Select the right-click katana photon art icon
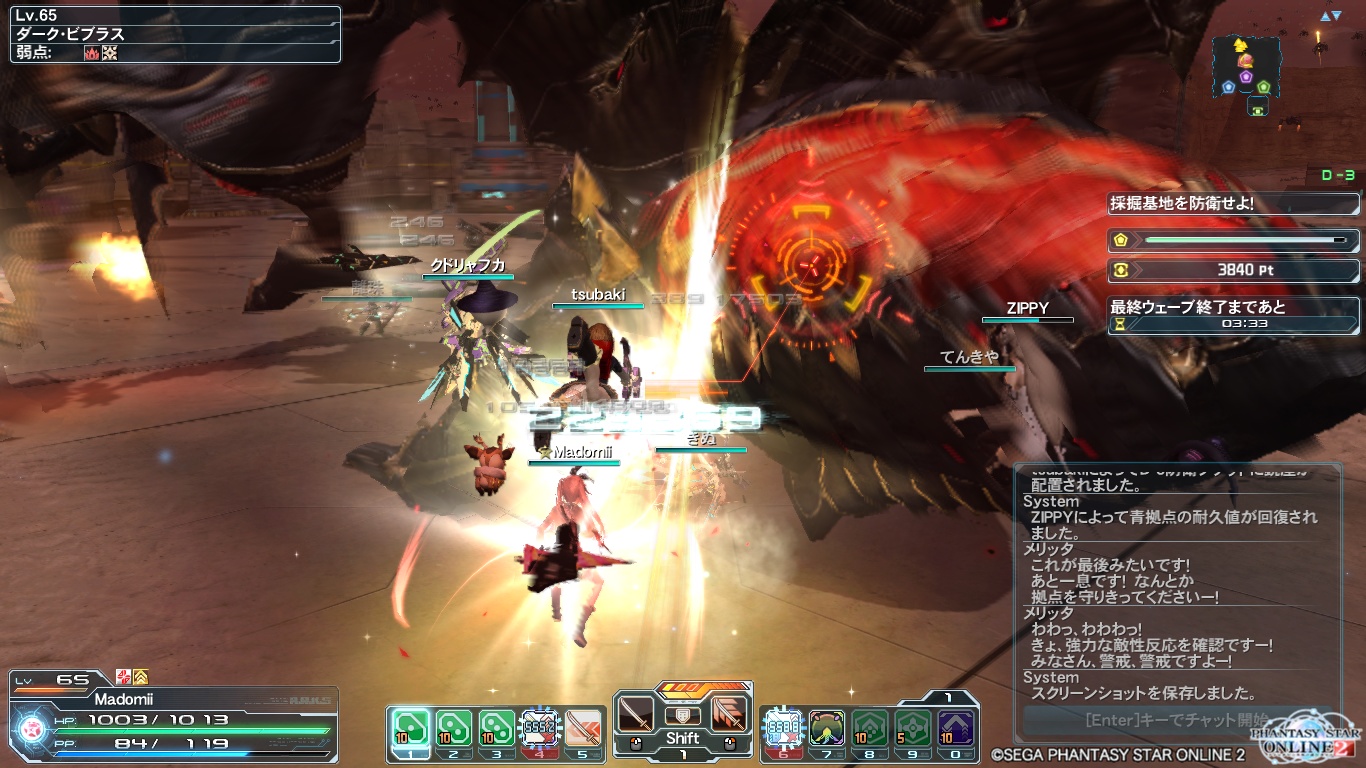 [x=729, y=714]
